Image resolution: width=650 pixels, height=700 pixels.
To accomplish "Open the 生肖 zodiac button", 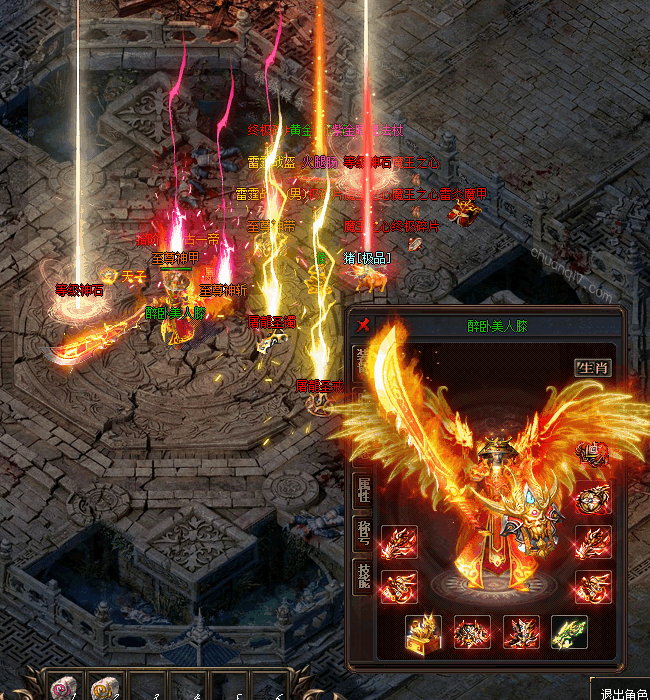I will point(593,367).
